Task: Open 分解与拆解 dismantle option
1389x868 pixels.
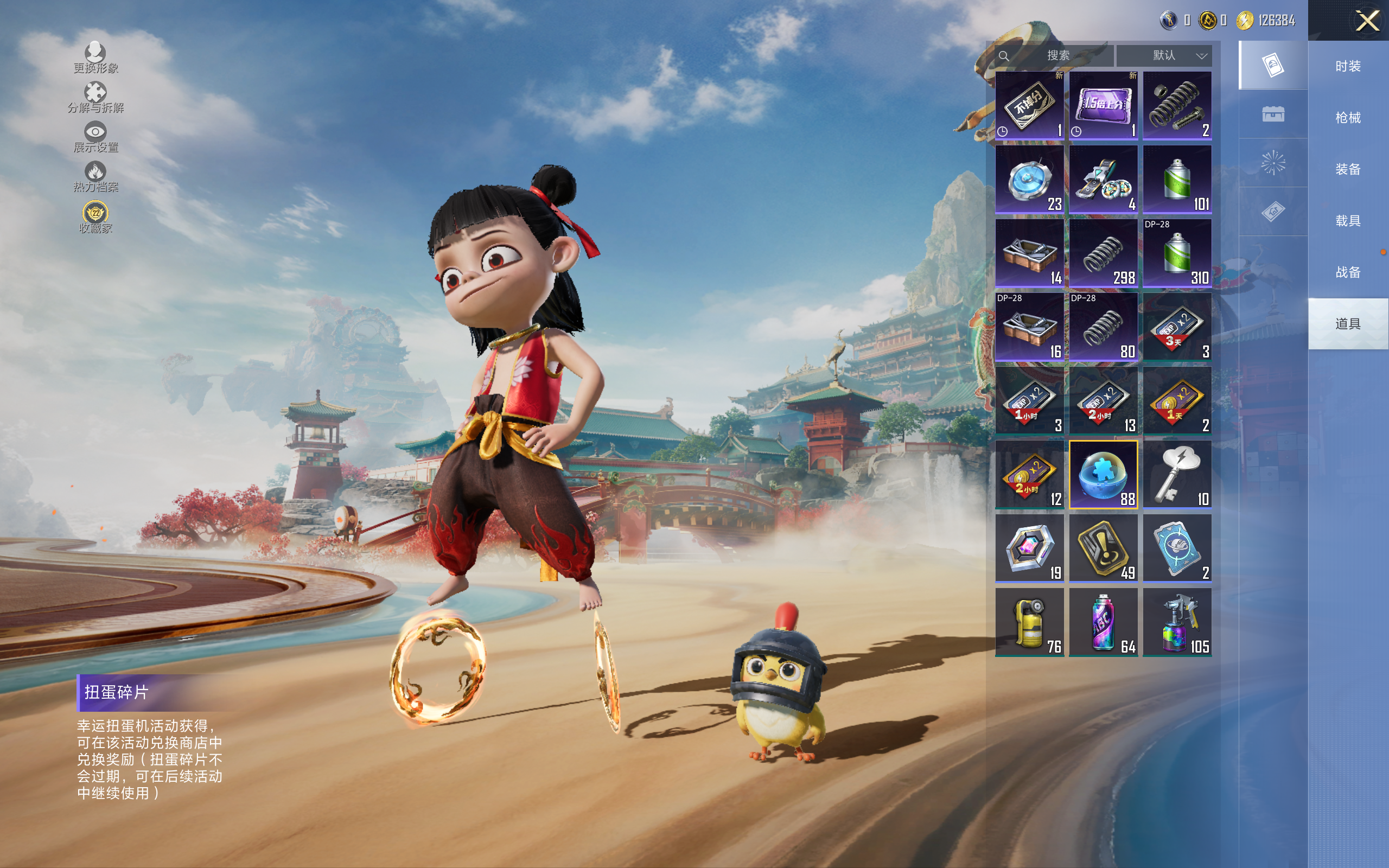Action: tap(95, 98)
